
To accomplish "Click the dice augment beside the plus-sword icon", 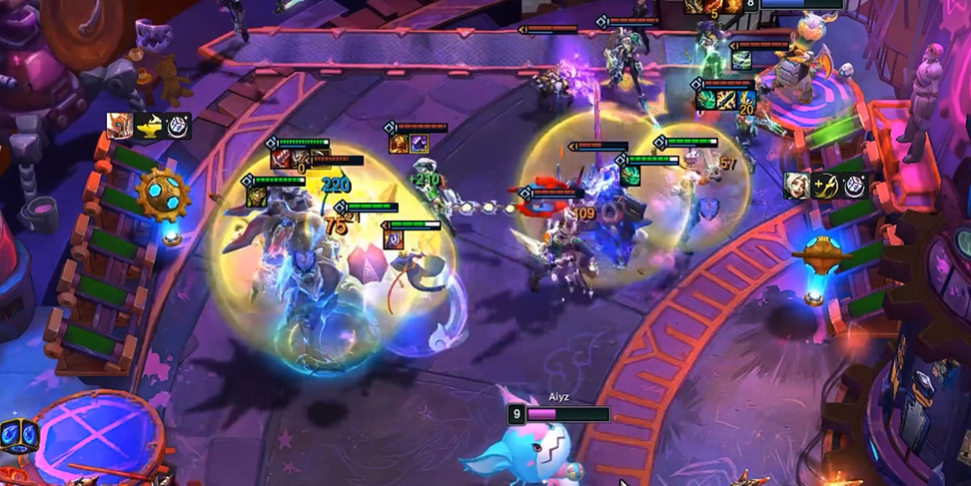I will coord(854,186).
